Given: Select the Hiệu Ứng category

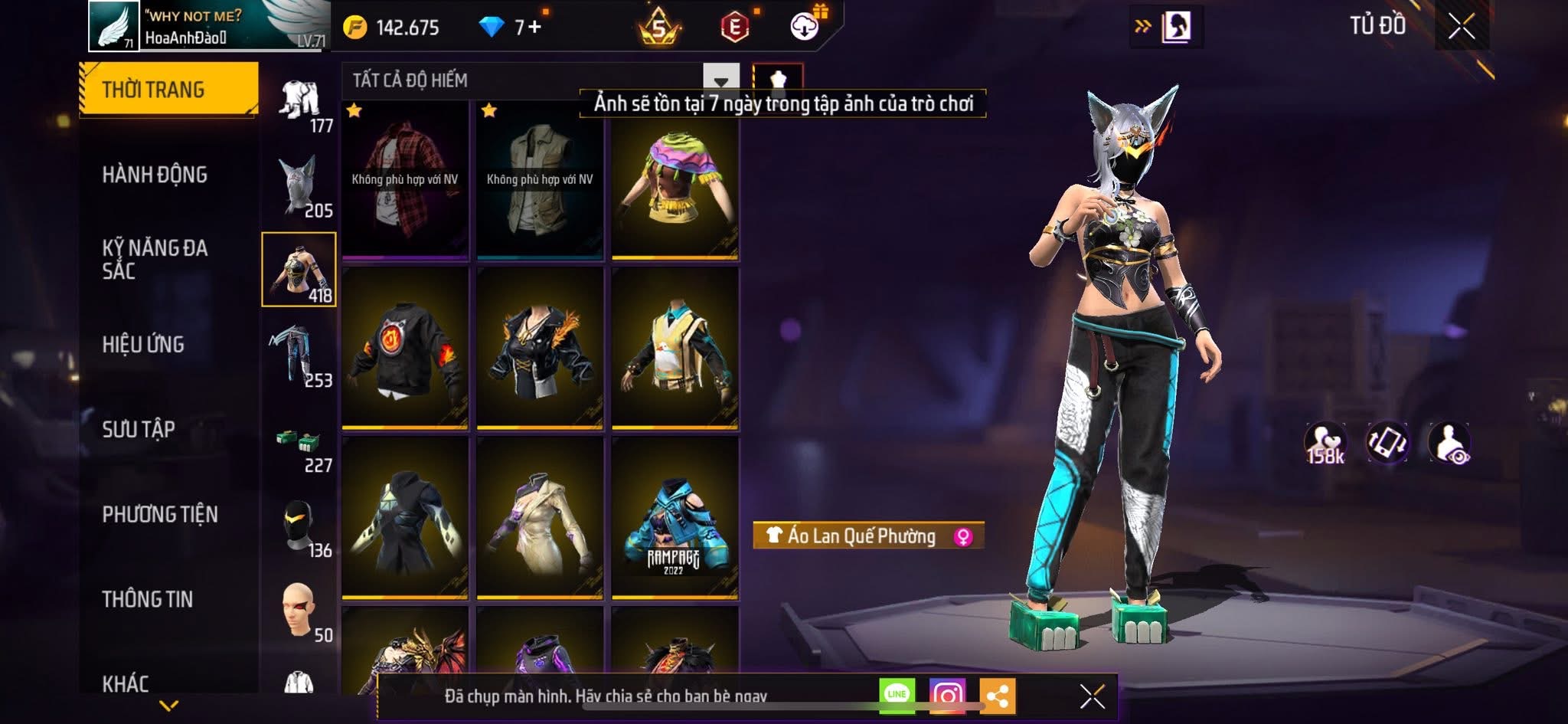Looking at the screenshot, I should pos(143,345).
